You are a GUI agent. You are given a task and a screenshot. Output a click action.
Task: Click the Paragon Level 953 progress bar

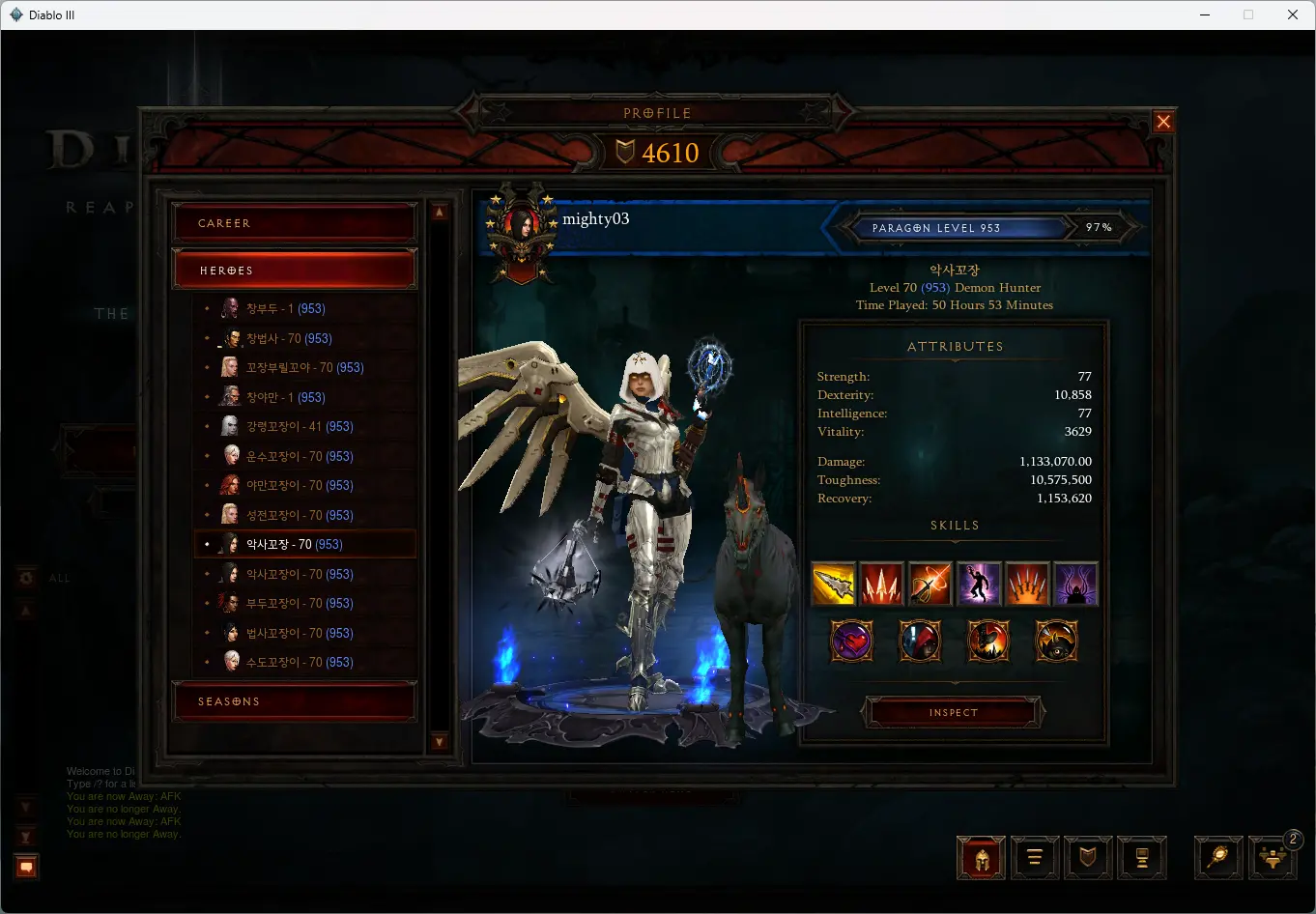pyautogui.click(x=957, y=227)
